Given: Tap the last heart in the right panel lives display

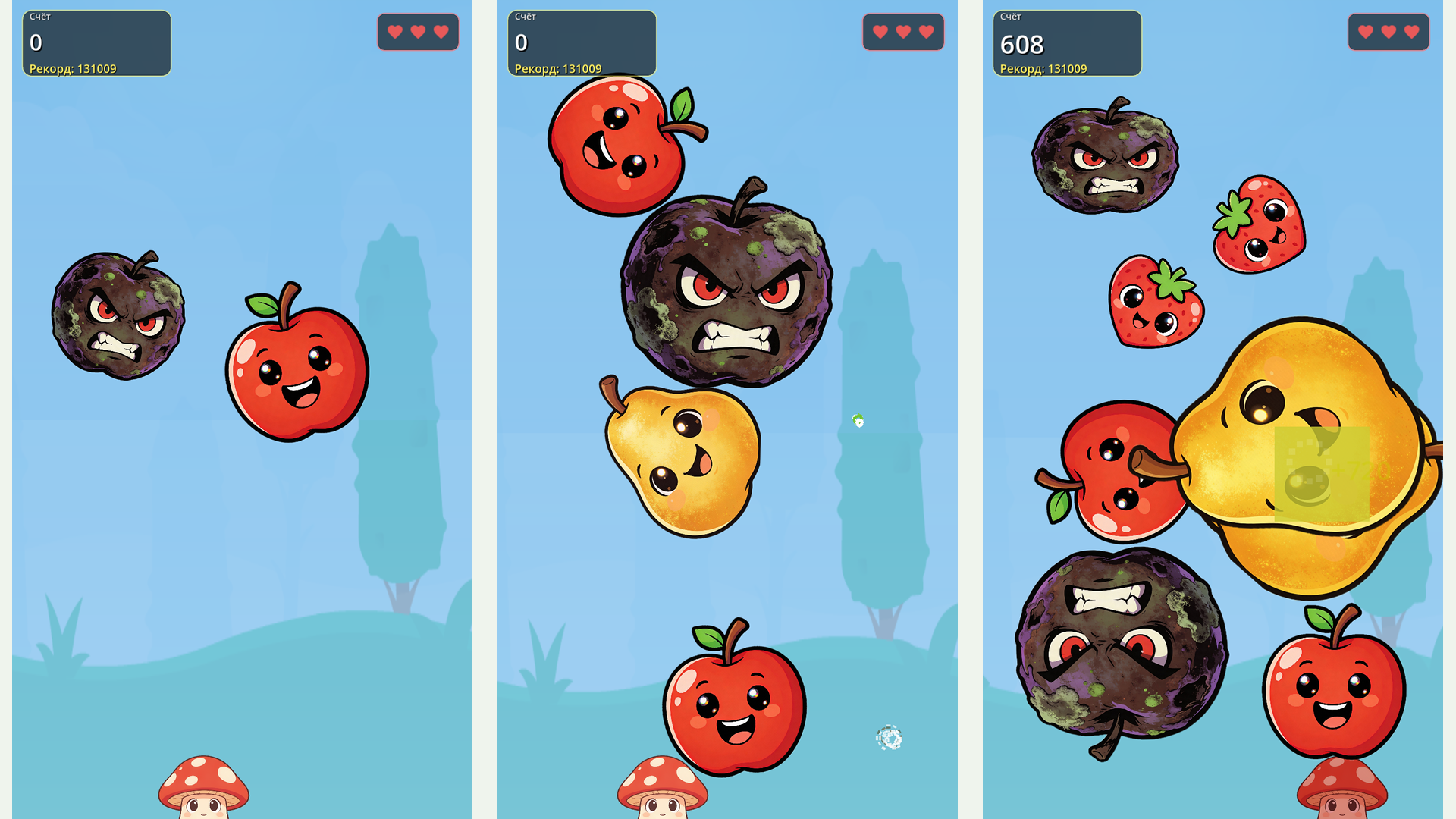Looking at the screenshot, I should pos(1410,32).
